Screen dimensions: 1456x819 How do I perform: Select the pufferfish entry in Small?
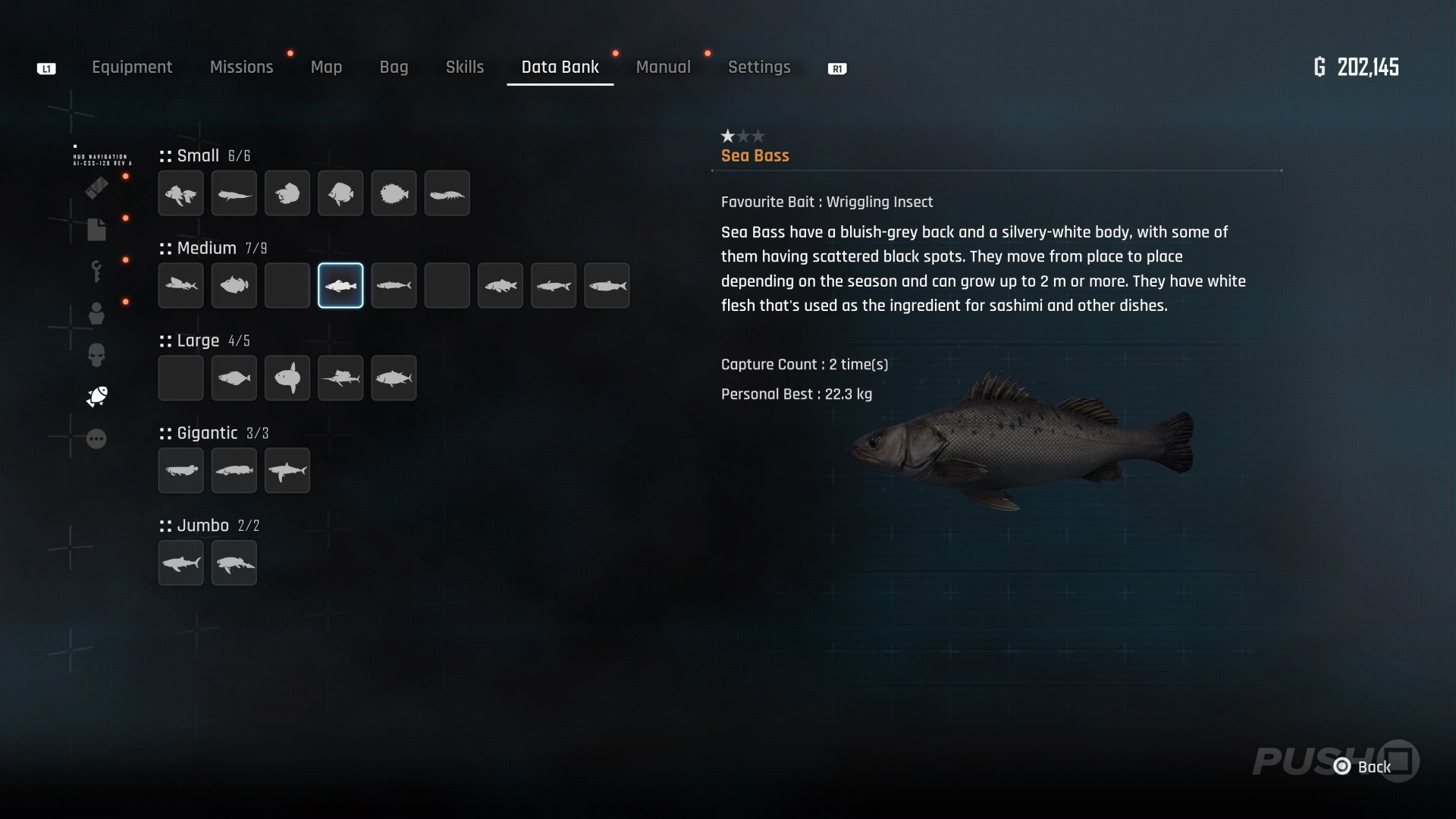(x=394, y=193)
